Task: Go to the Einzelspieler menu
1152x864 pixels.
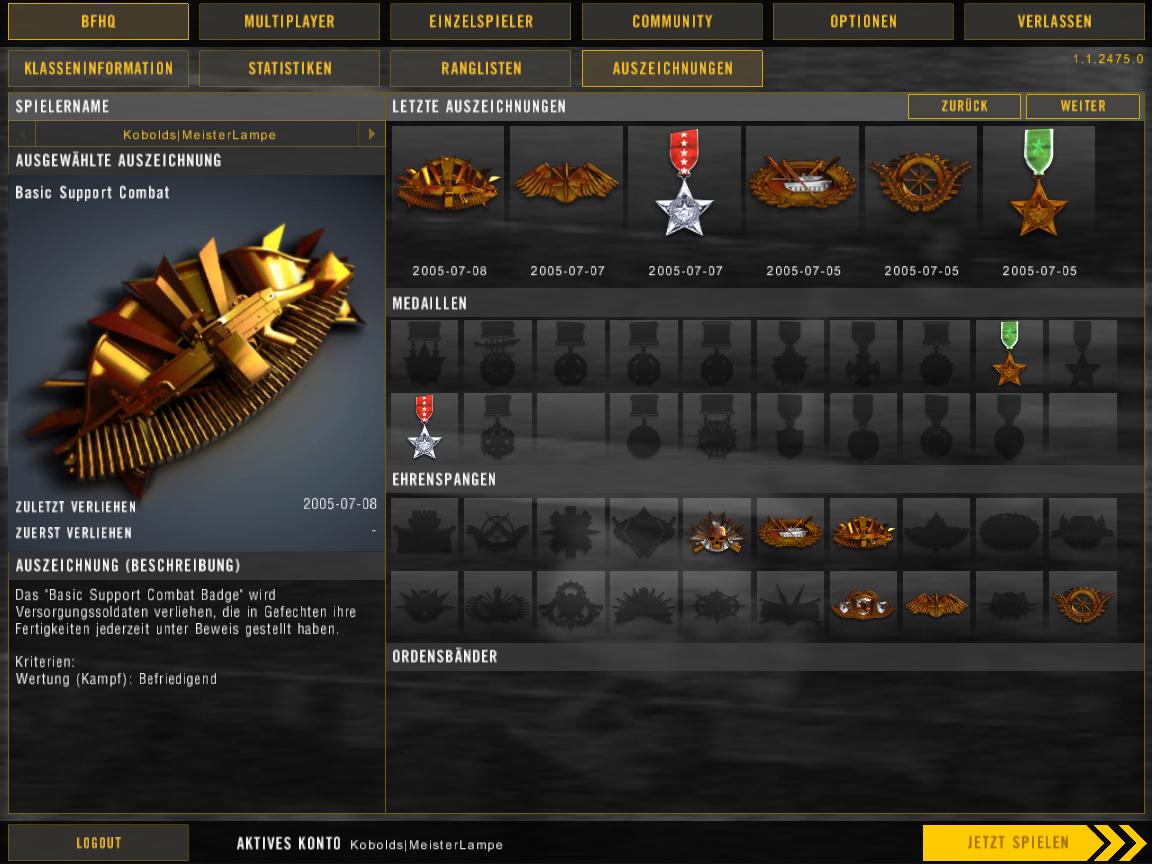Action: [480, 21]
